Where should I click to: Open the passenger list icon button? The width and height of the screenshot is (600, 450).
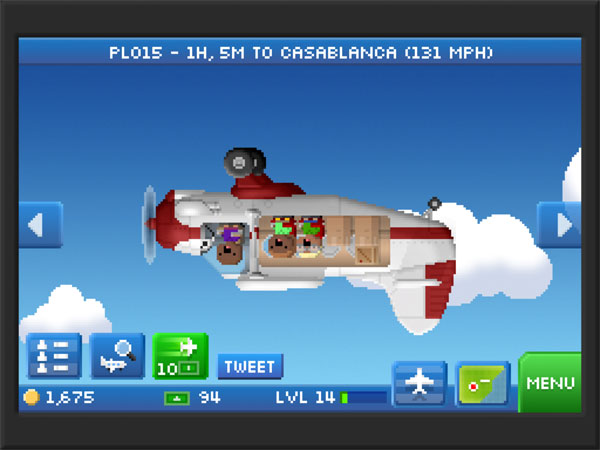pyautogui.click(x=54, y=357)
